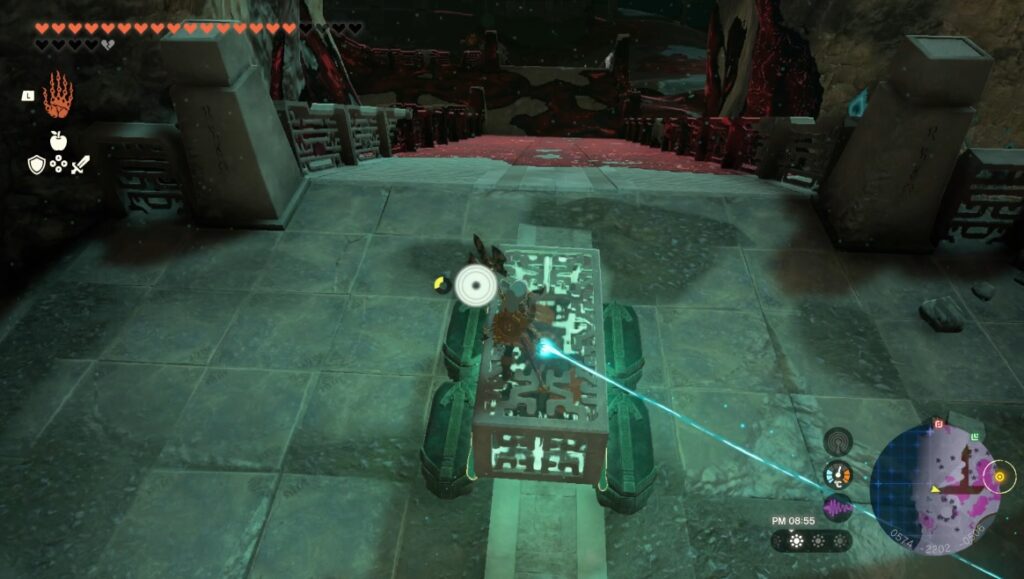Image resolution: width=1024 pixels, height=579 pixels.
Task: Choose the shield quick-select icon
Action: point(36,163)
